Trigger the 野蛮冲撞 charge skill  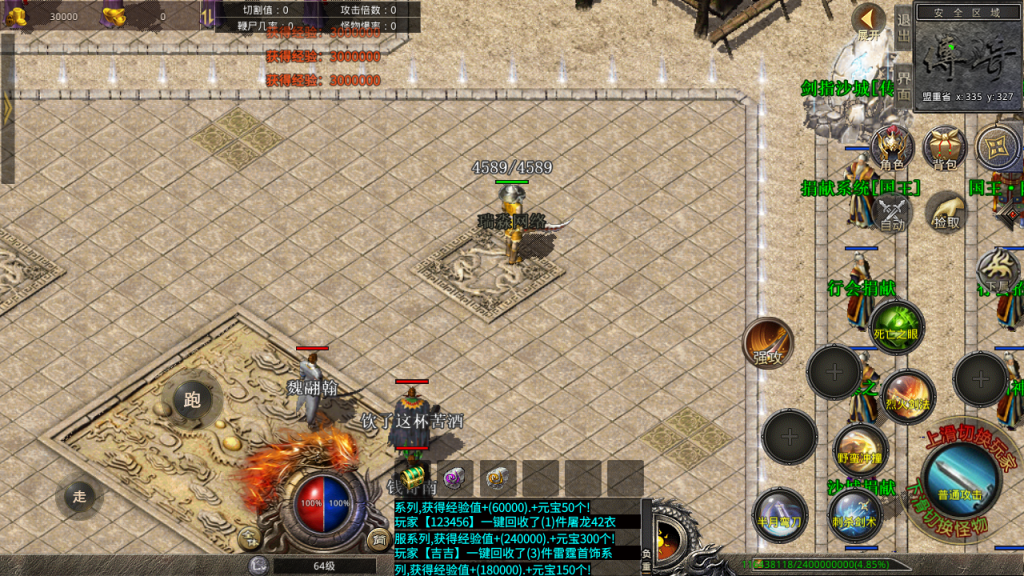coord(860,449)
